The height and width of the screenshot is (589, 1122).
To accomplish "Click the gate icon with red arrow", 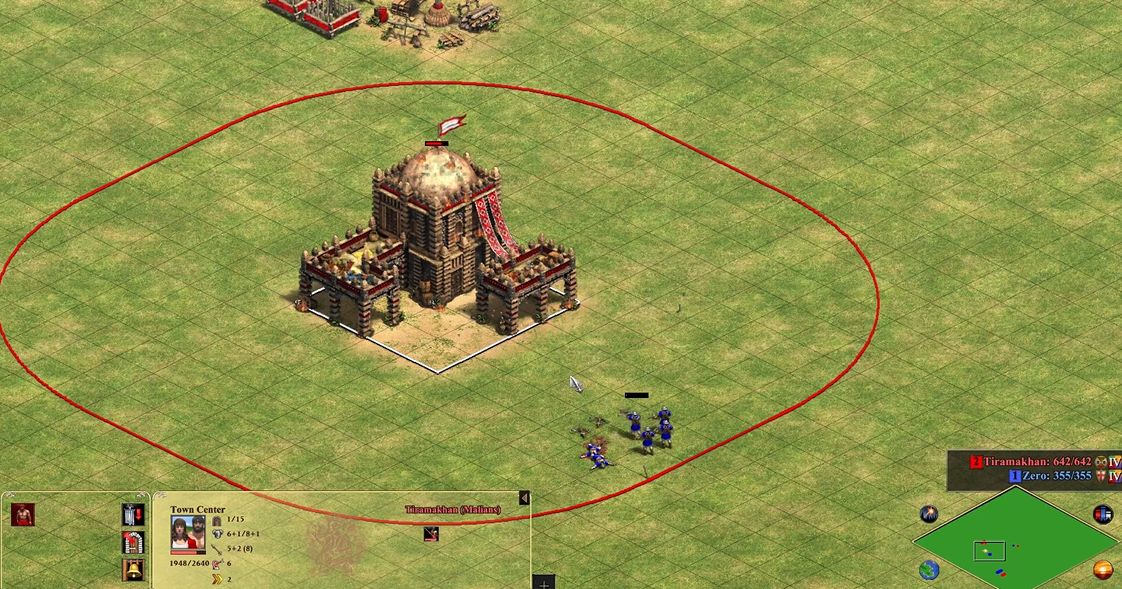I will (x=133, y=542).
